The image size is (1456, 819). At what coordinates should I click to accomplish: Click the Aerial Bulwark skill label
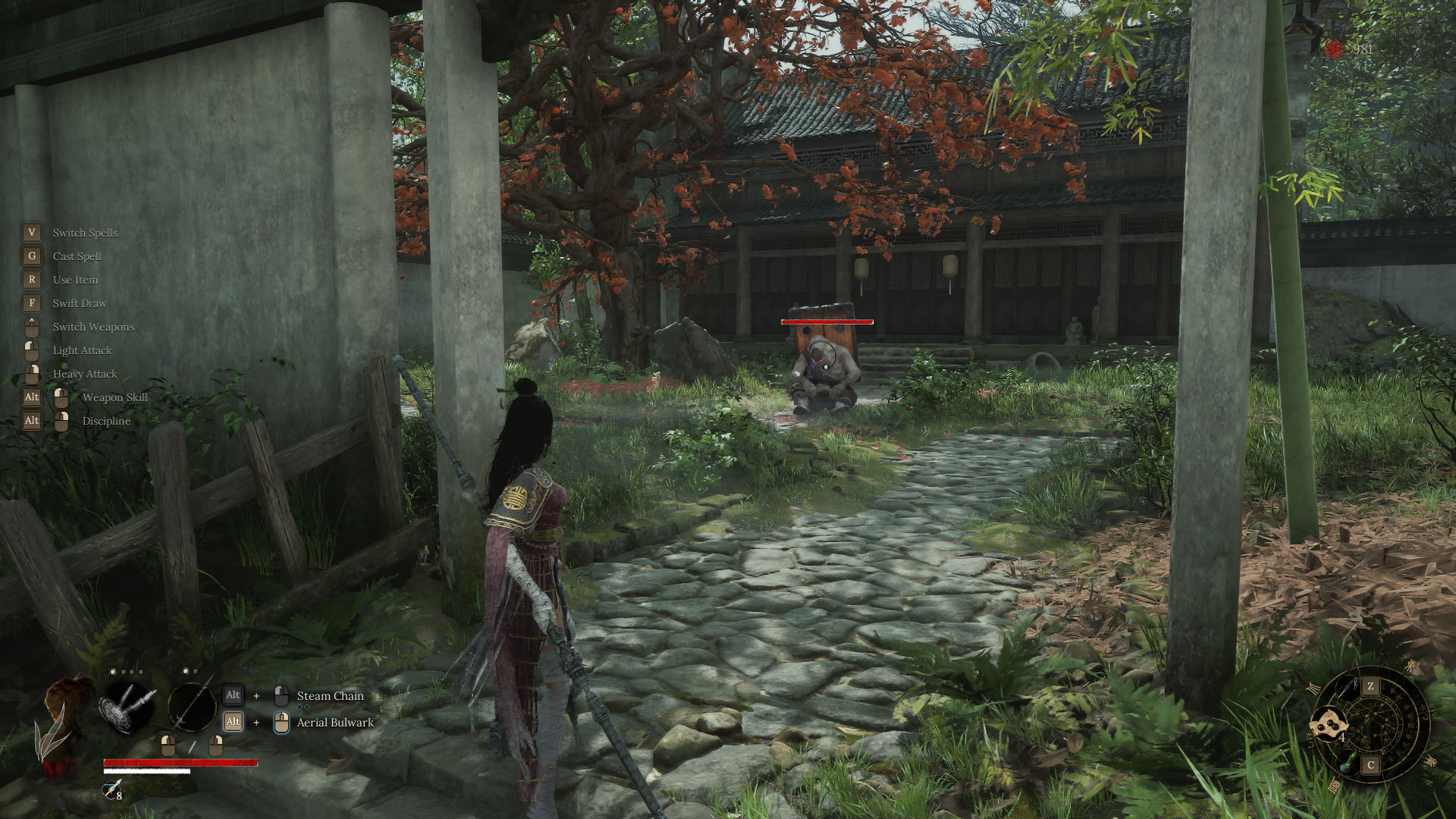click(x=334, y=723)
